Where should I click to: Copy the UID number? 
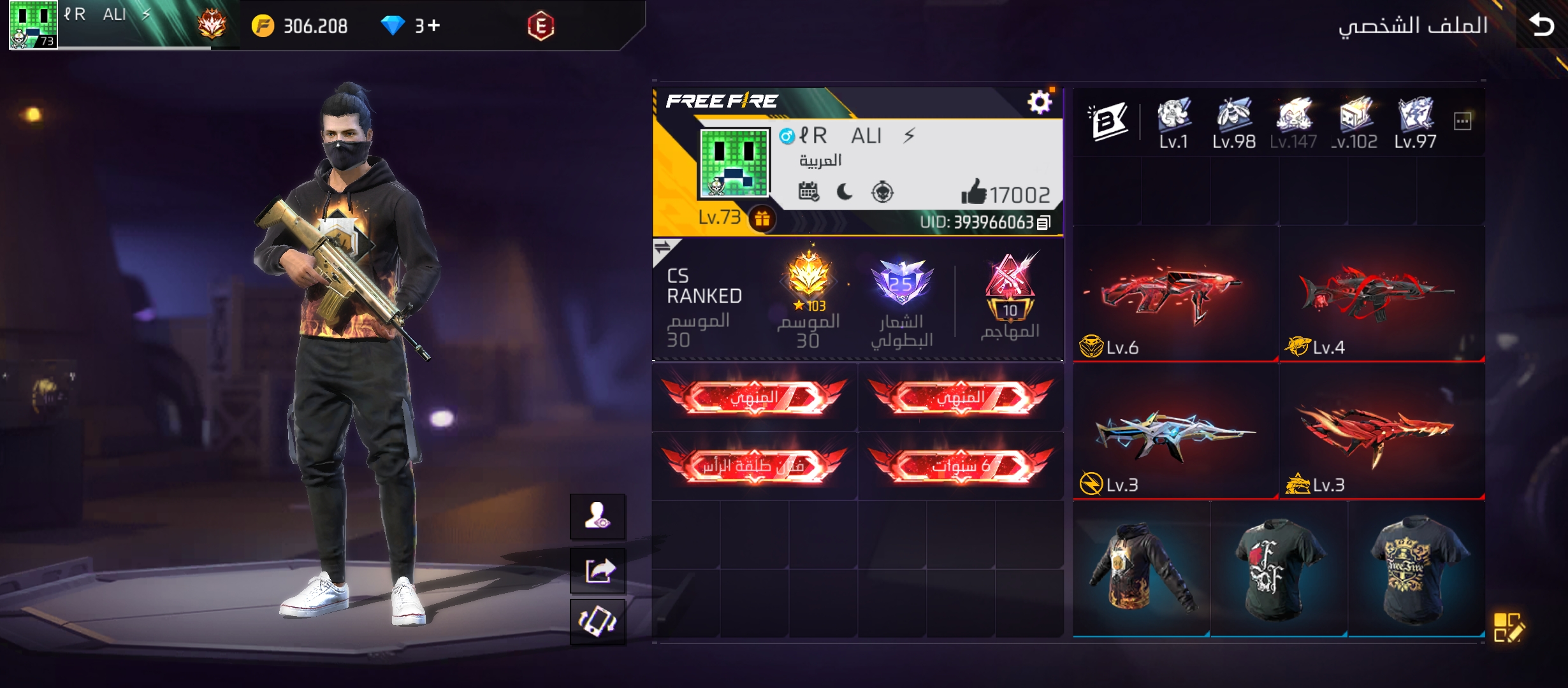click(1043, 222)
